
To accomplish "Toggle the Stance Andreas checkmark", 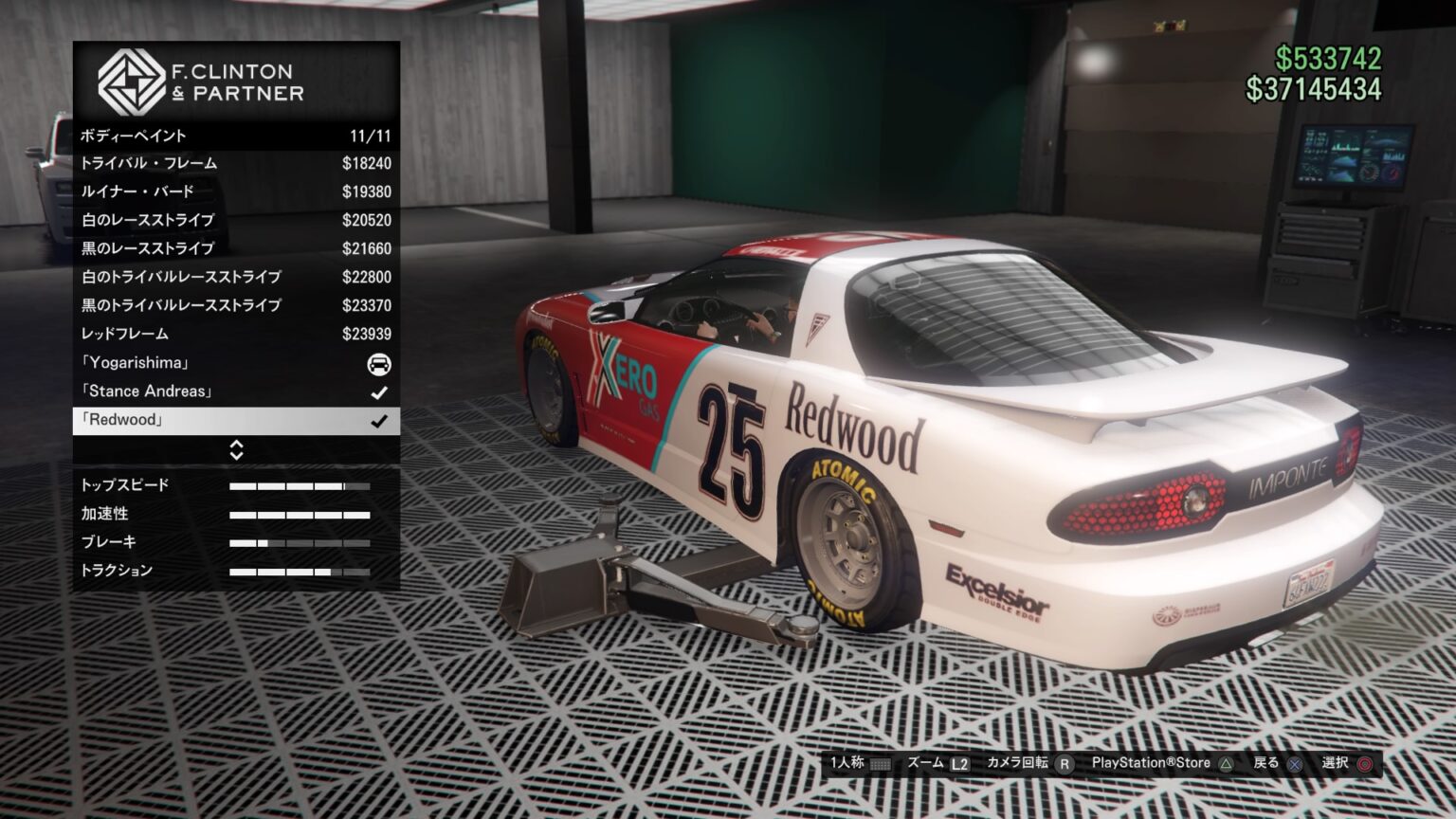I will pos(380,391).
